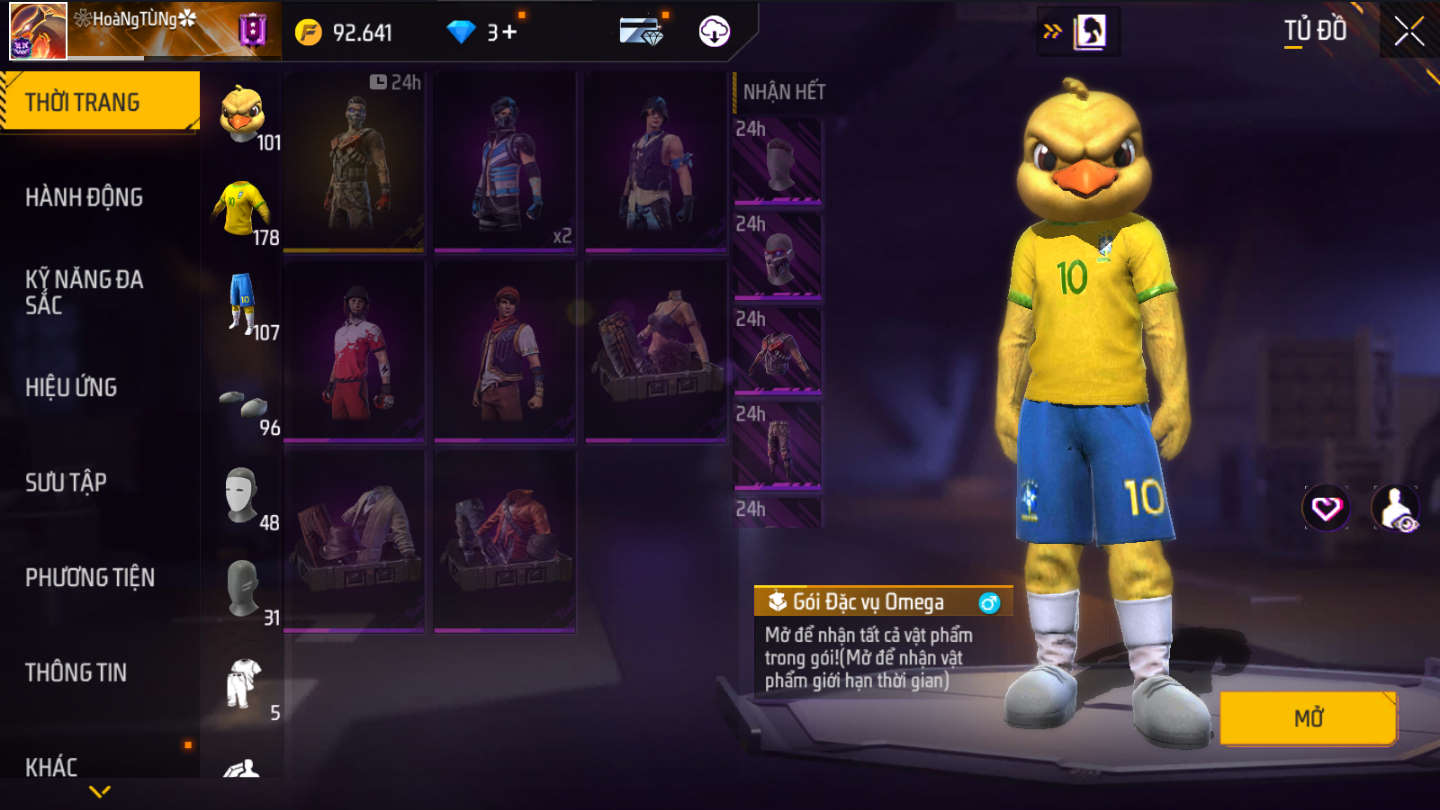Toggle the character preview eye icon
This screenshot has width=1440, height=810.
[1395, 509]
